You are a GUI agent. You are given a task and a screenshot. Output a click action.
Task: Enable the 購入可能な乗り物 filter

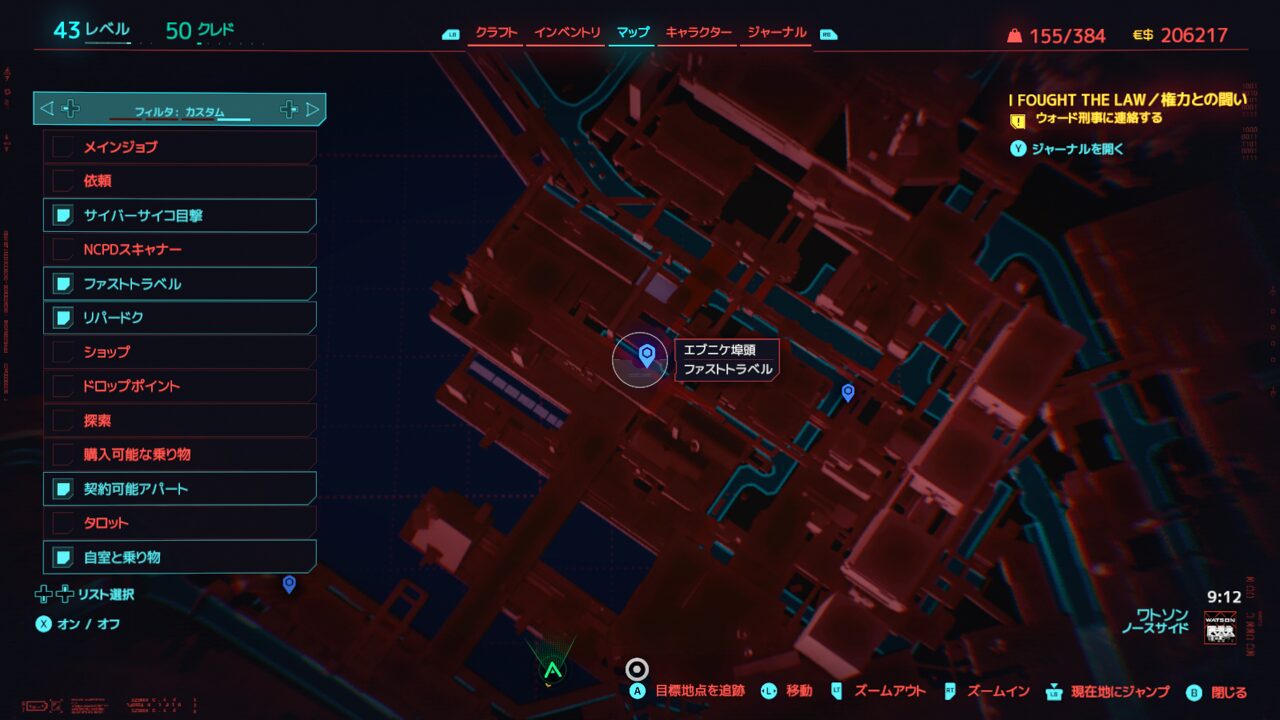[180, 454]
